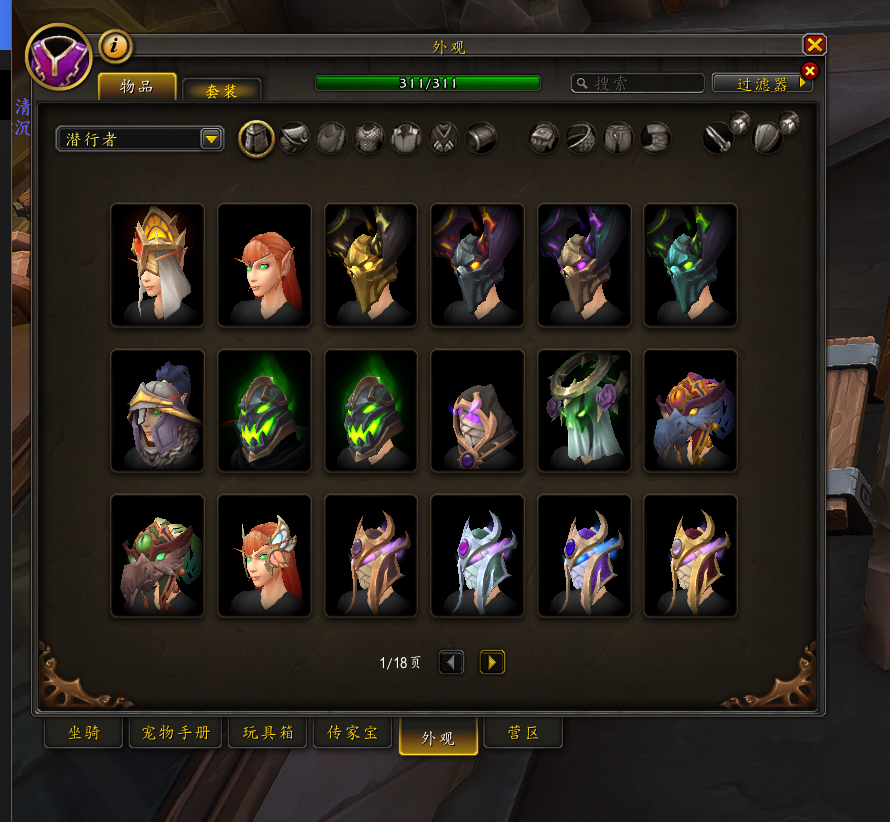Open the 玩具箱 toy box tab
890x822 pixels.
(x=267, y=733)
